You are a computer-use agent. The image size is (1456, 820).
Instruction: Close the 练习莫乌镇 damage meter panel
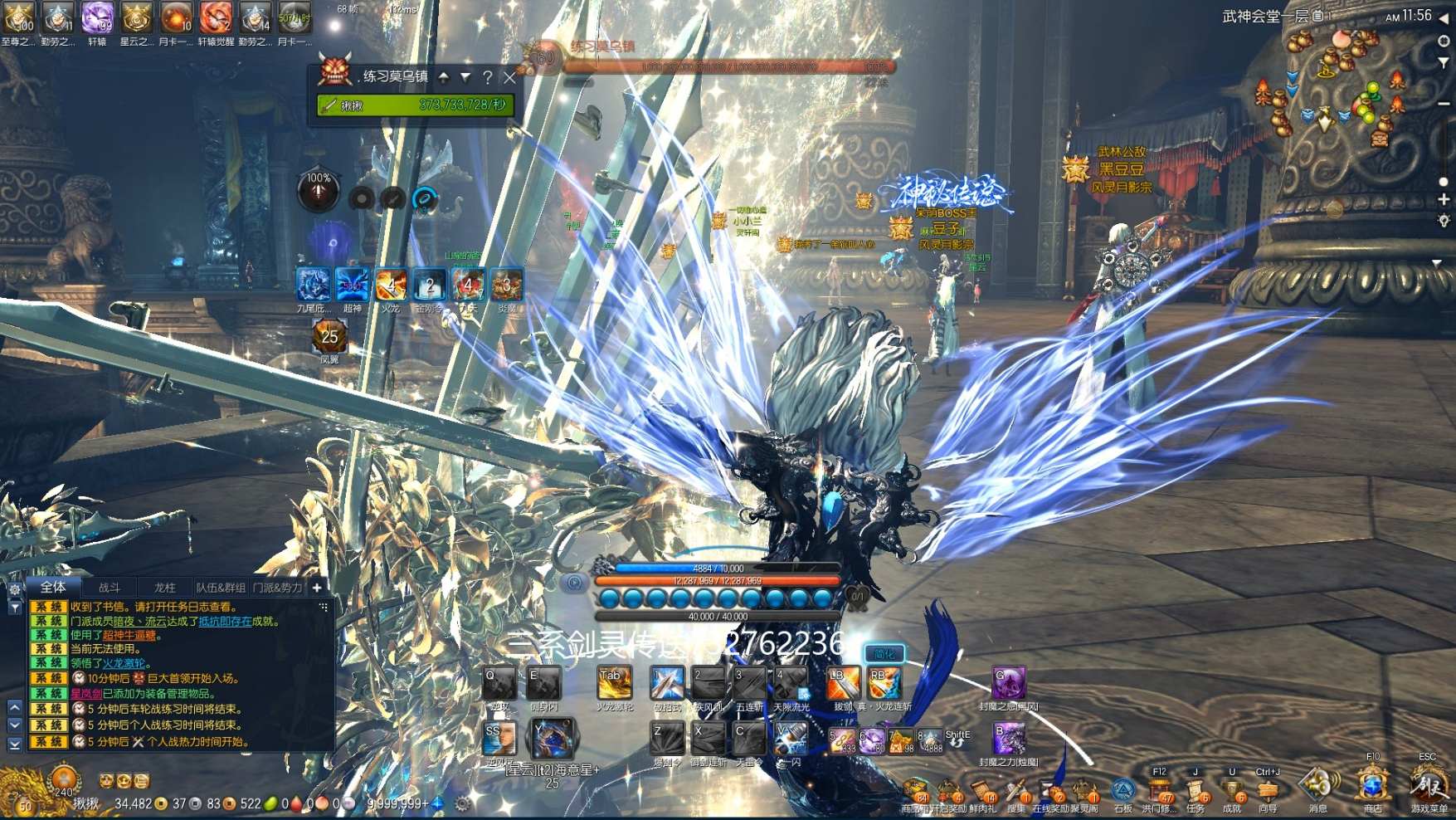510,78
